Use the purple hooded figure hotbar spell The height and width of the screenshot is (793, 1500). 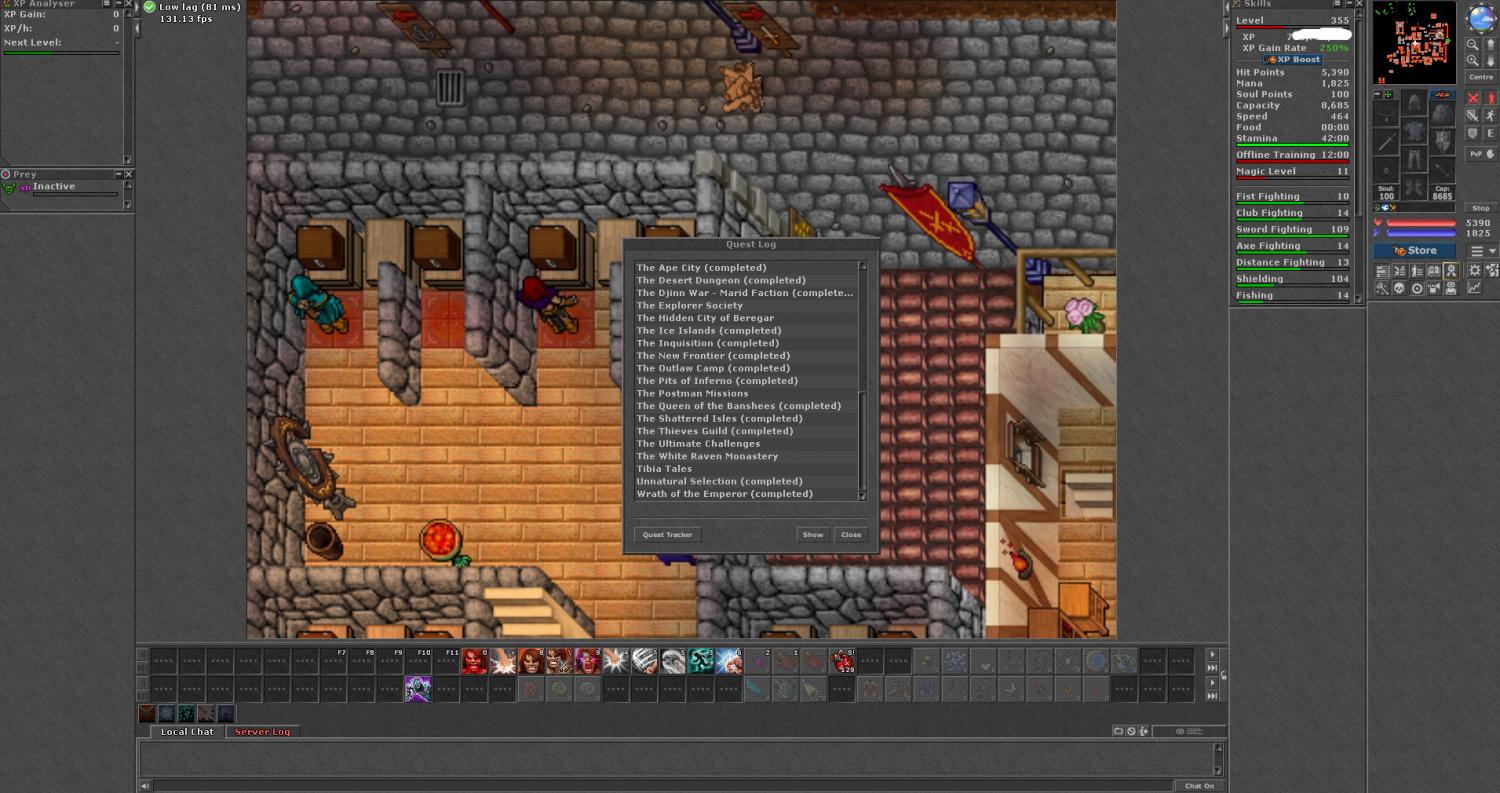pos(418,689)
